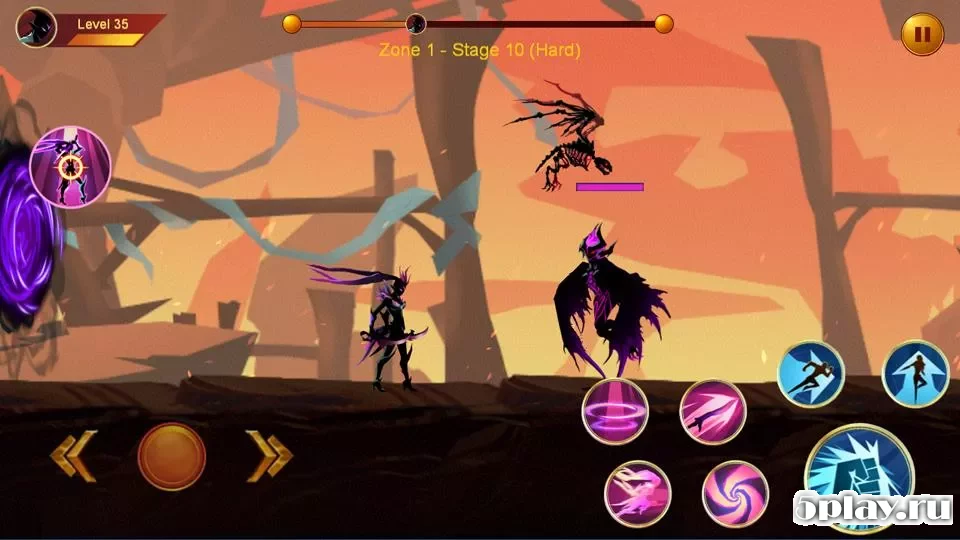The image size is (960, 540).
Task: Pause the game with the orange button
Action: click(922, 35)
